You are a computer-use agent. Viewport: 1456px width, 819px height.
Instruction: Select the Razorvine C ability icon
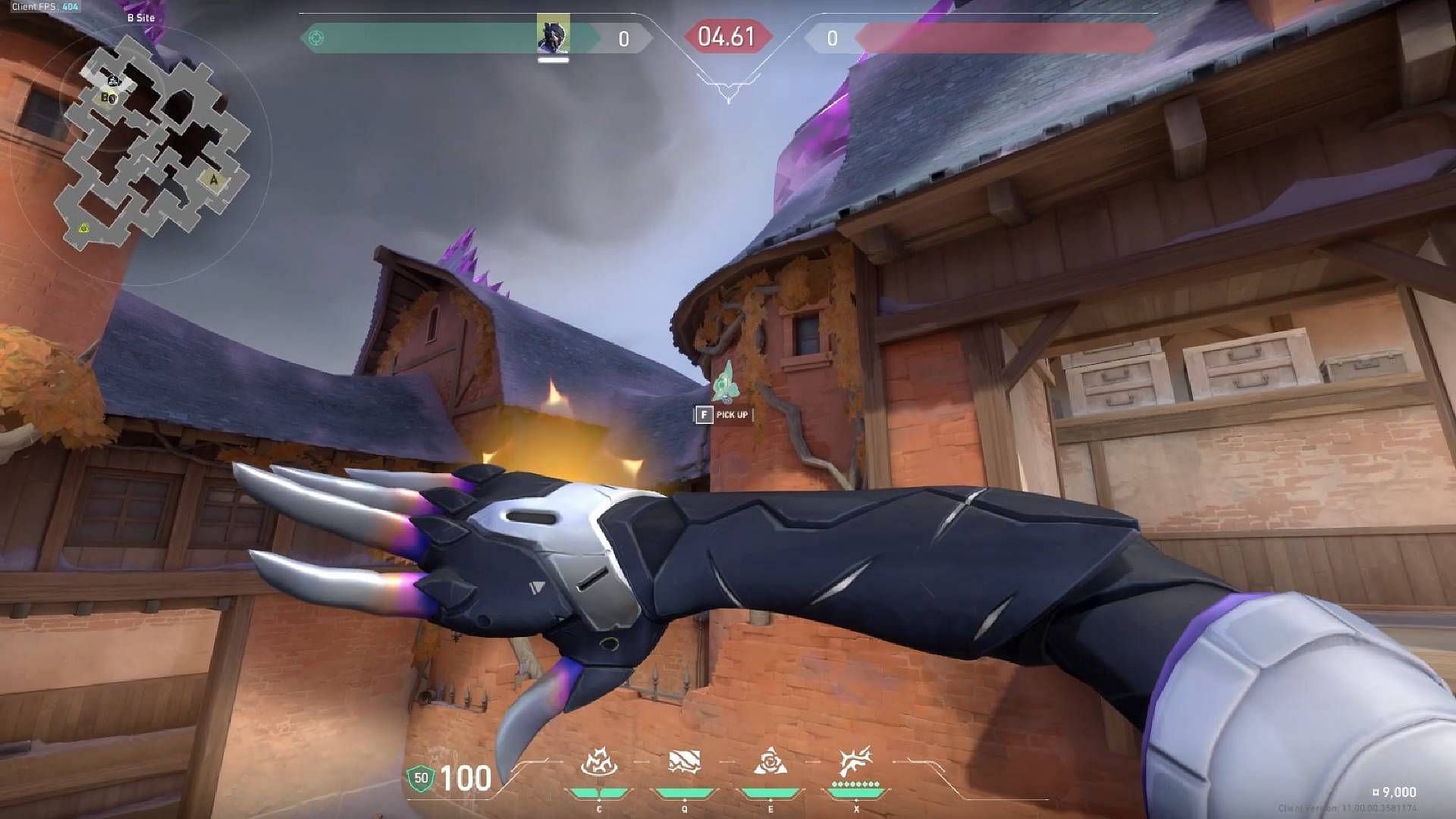(x=598, y=765)
